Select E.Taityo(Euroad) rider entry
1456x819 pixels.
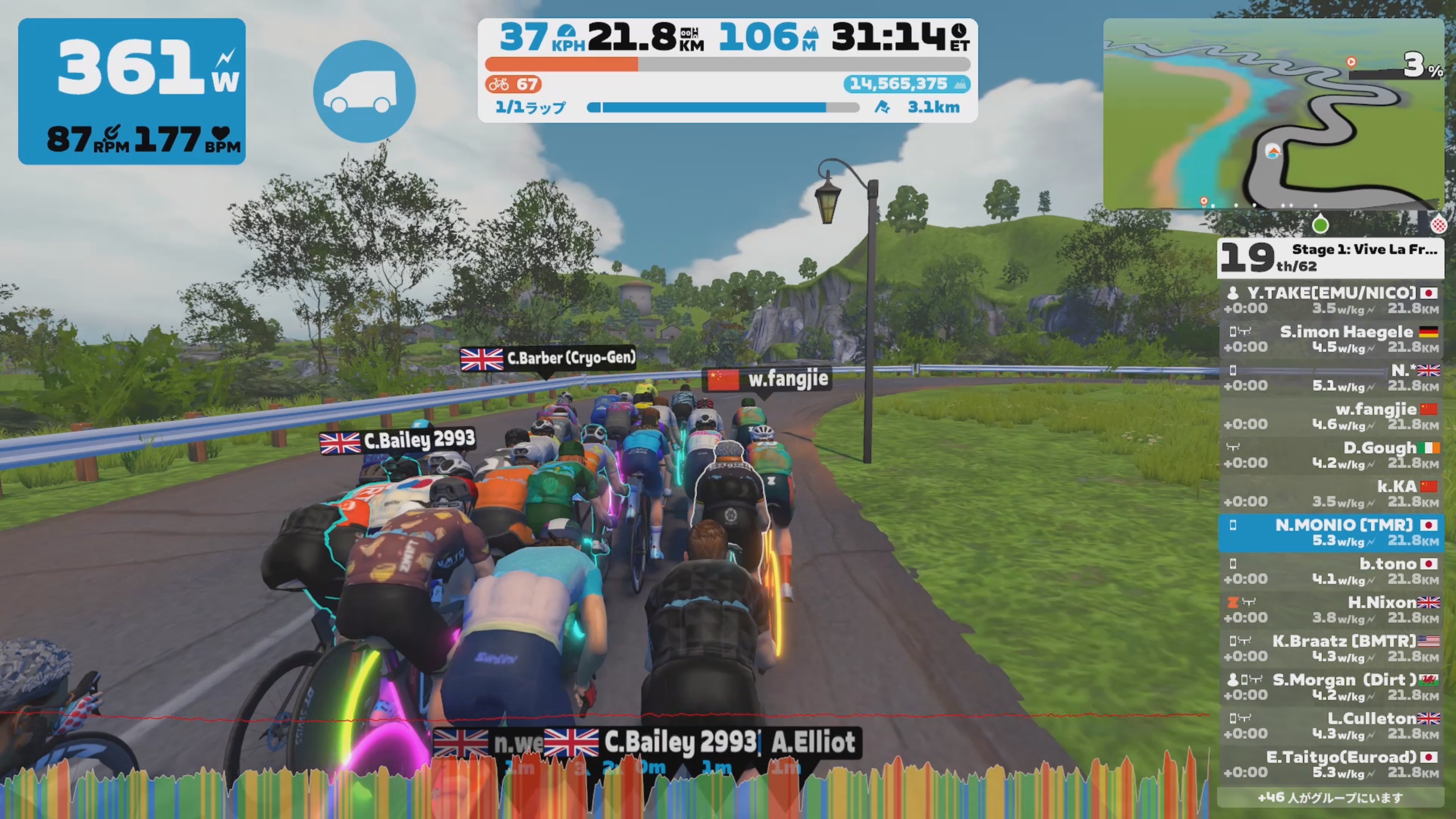click(1330, 764)
